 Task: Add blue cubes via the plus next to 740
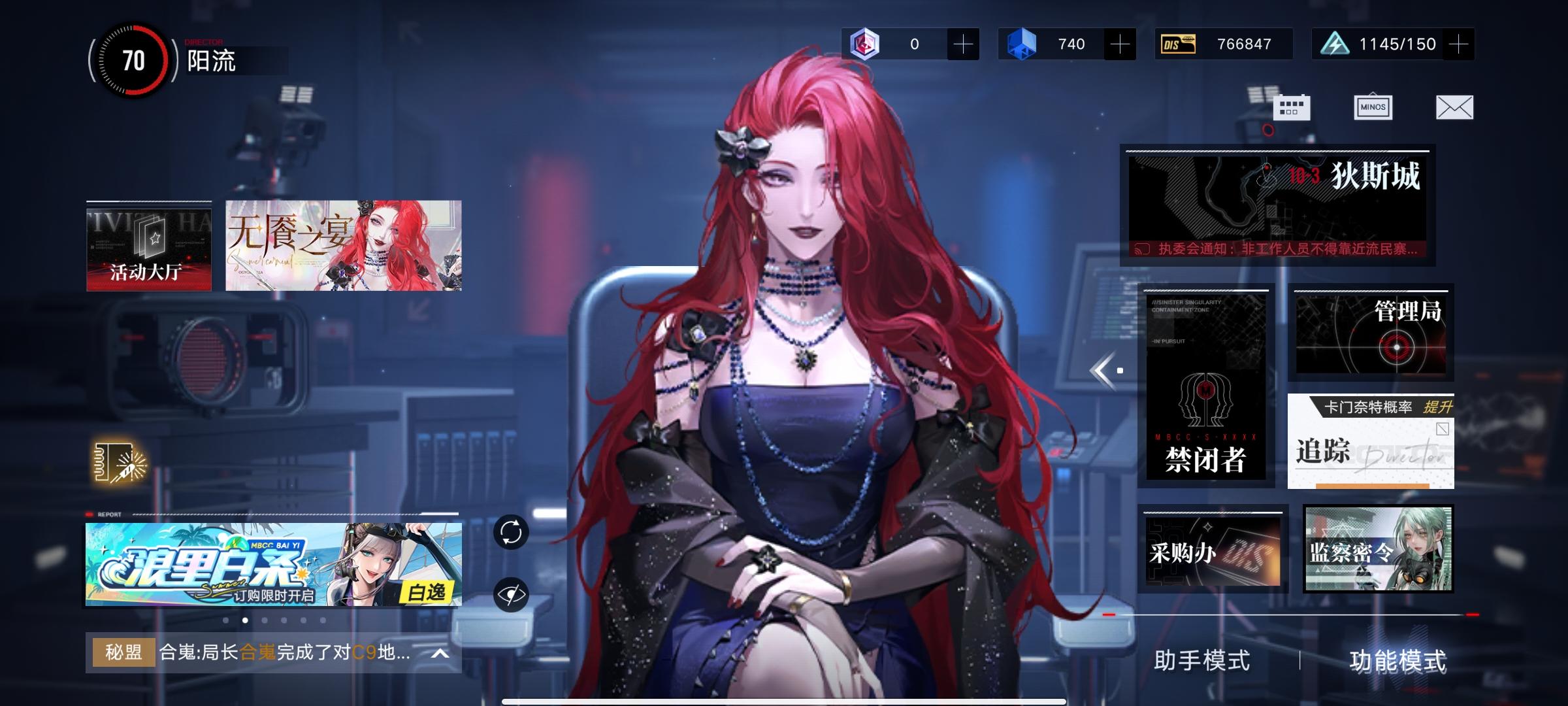click(1119, 44)
